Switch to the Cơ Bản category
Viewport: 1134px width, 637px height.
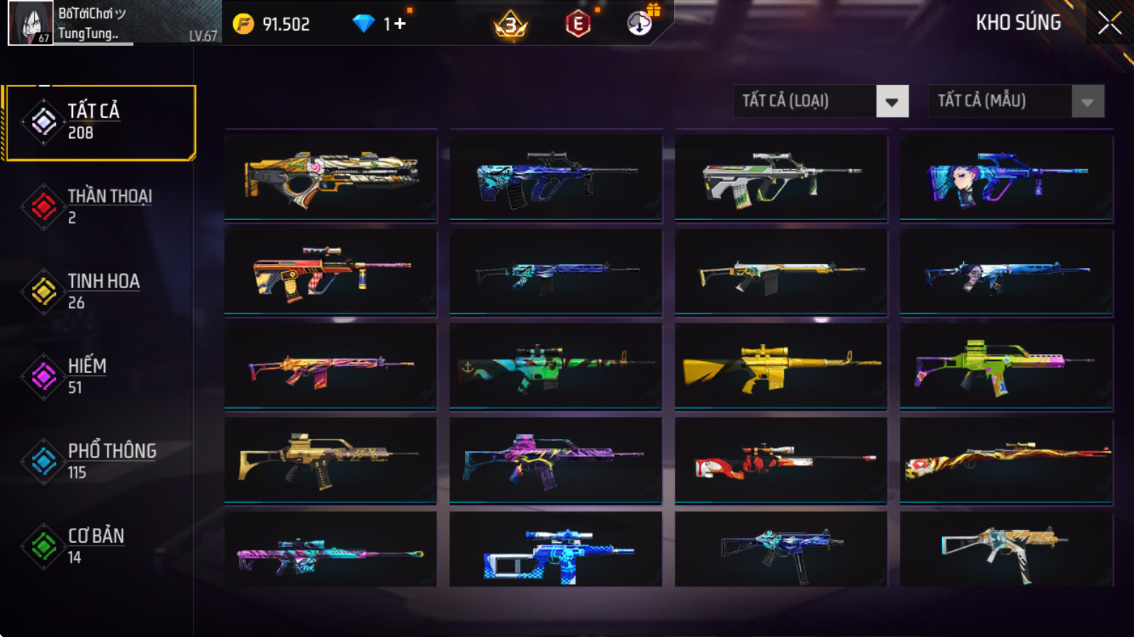click(98, 546)
